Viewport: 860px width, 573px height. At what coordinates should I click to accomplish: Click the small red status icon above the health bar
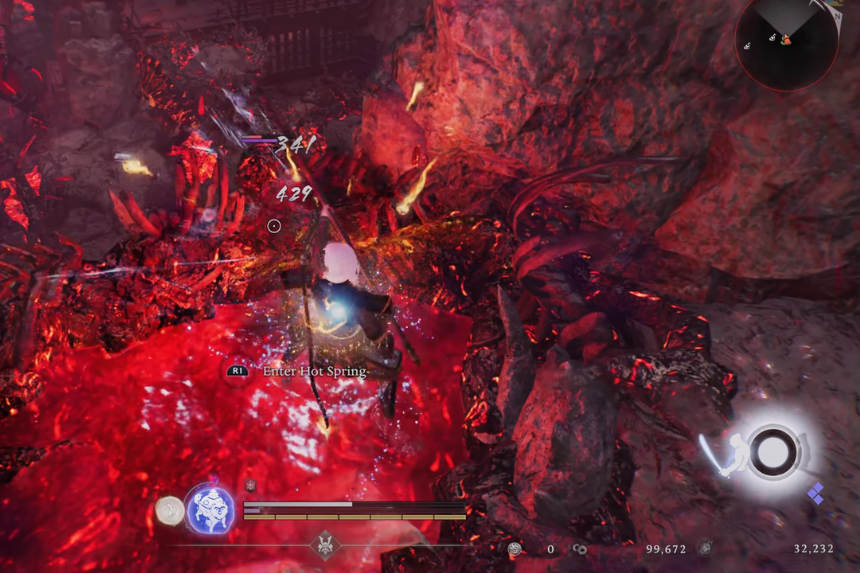(x=250, y=486)
